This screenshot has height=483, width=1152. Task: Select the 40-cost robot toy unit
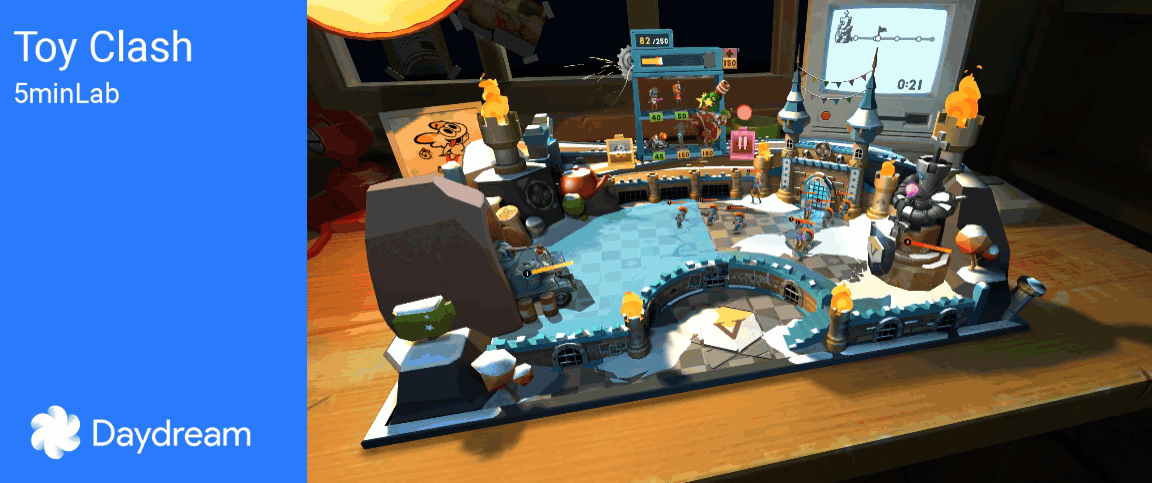pos(653,99)
